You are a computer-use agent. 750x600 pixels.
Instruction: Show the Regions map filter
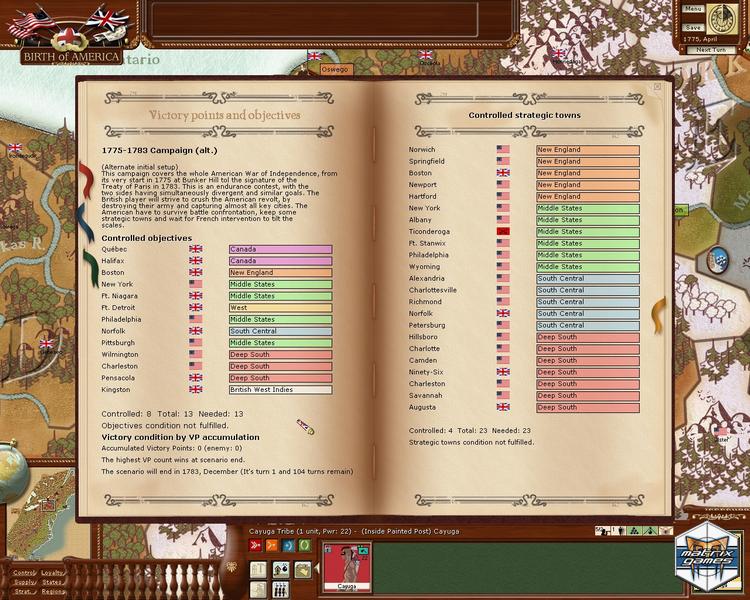point(52,591)
